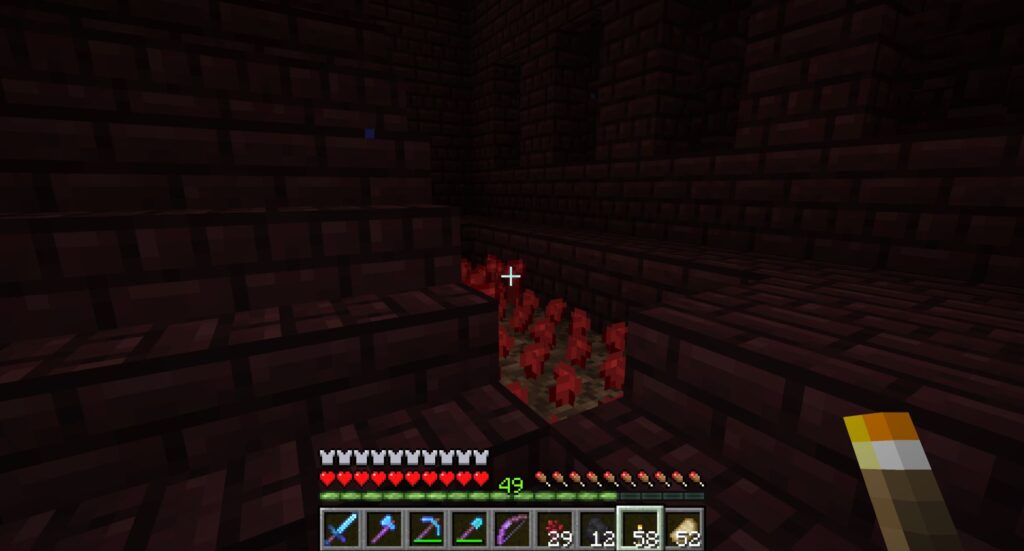The image size is (1024, 551).
Task: Select the tan item stack of 52
Action: [x=682, y=527]
